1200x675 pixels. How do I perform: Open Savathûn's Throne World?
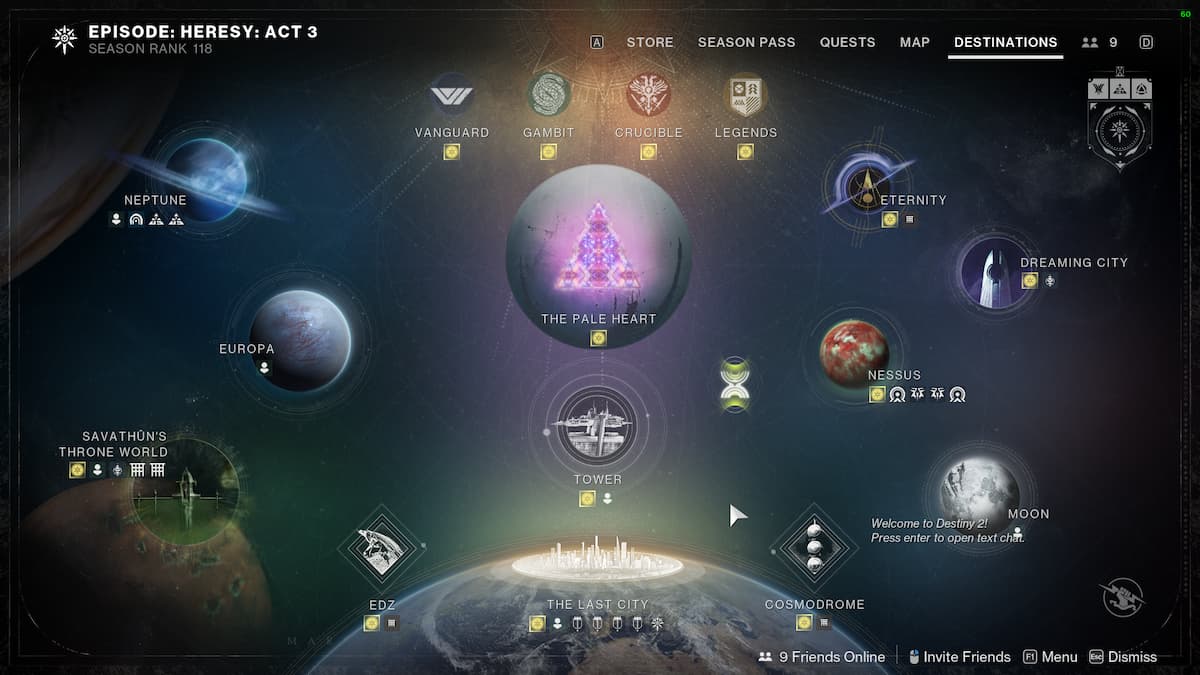185,492
